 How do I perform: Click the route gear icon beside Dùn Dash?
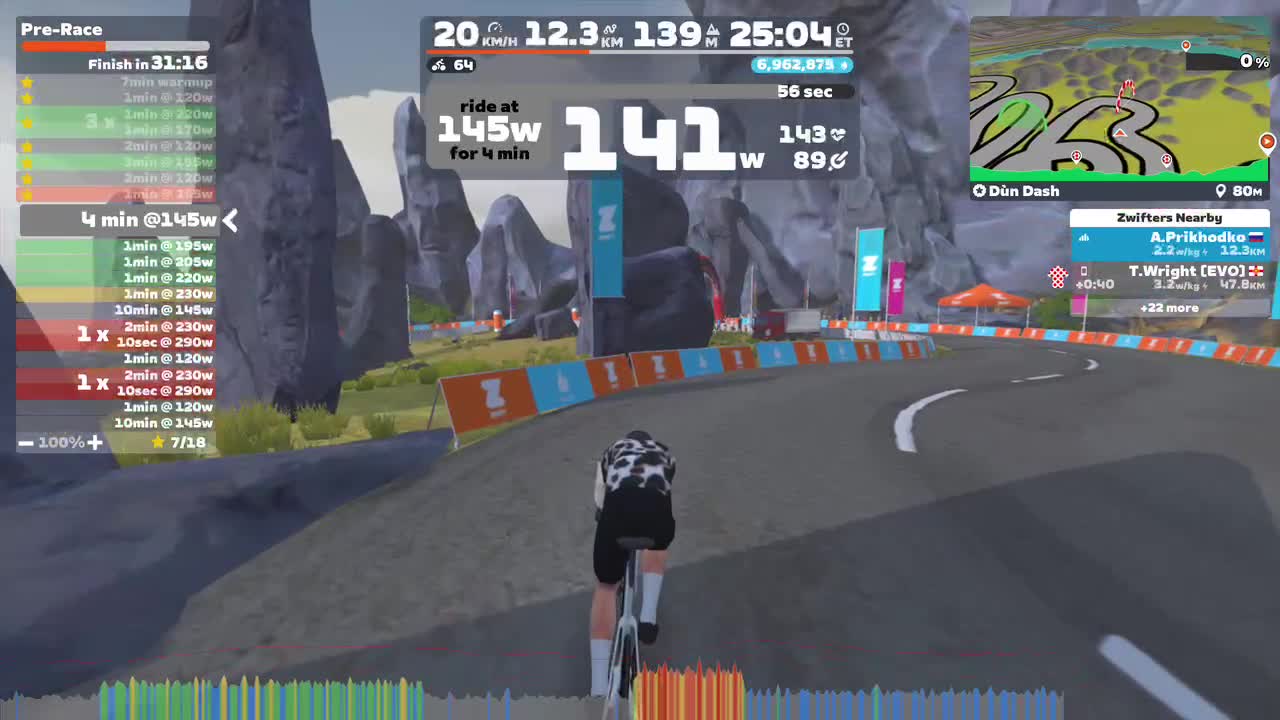click(981, 191)
